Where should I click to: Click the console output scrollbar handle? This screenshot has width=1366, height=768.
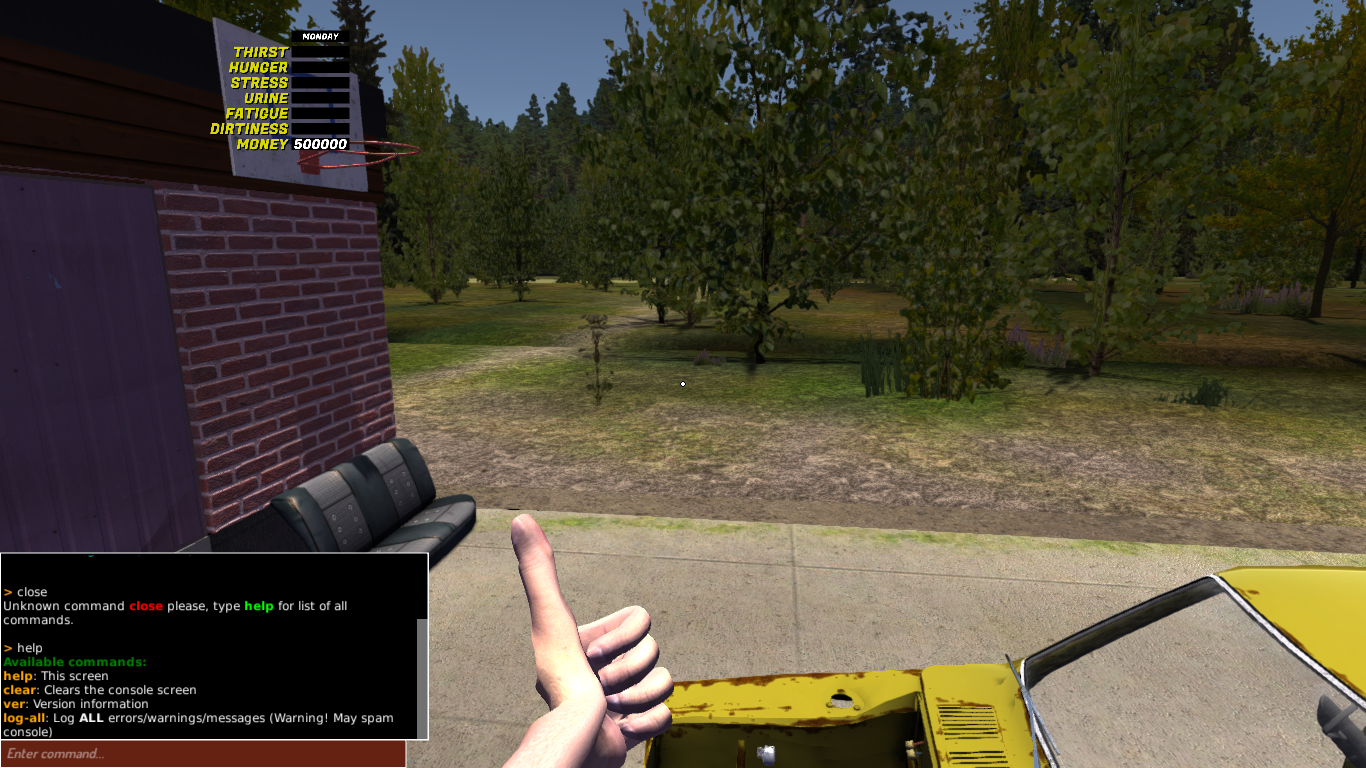pos(422,677)
